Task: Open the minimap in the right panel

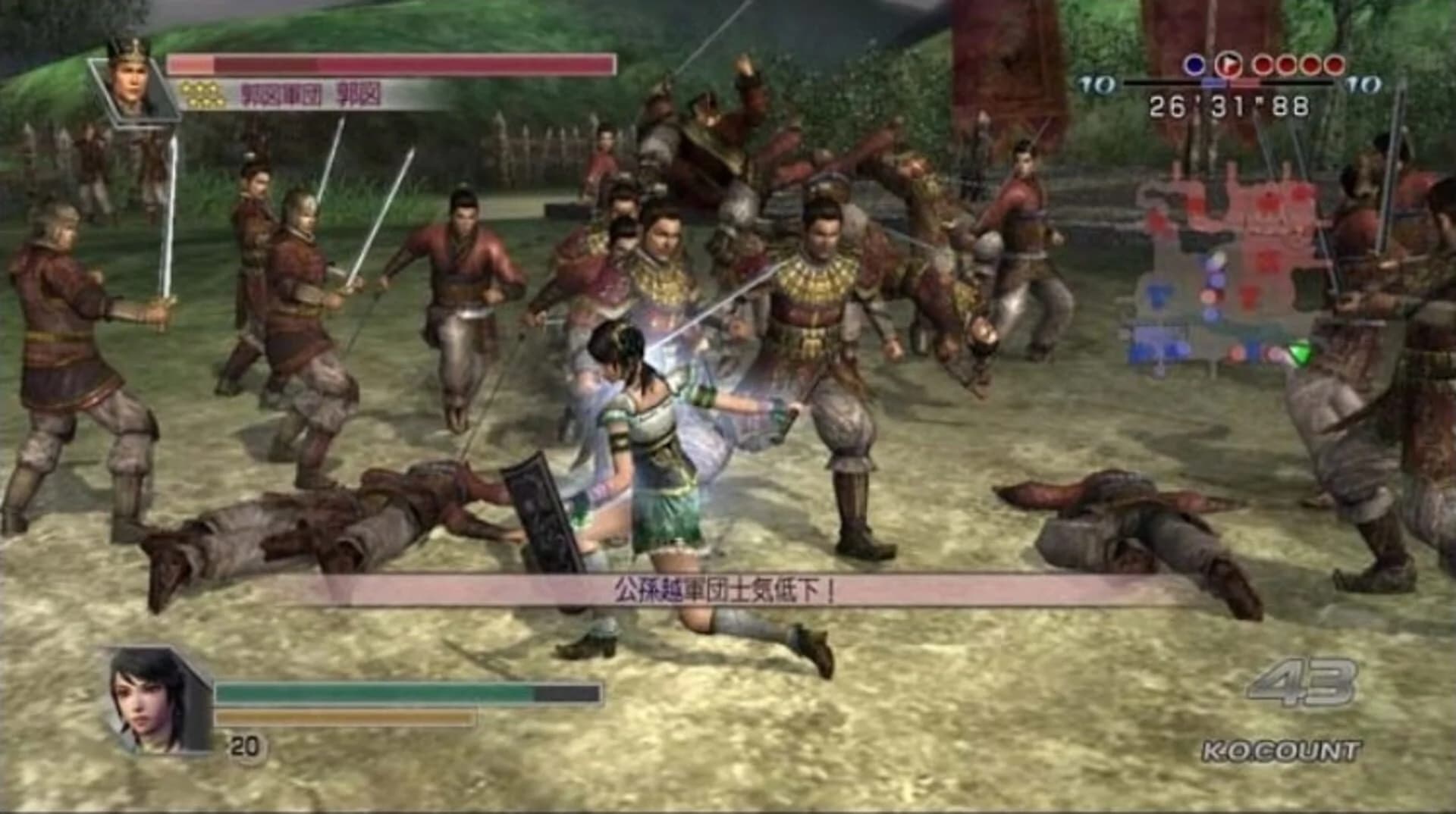Action: pos(1228,280)
